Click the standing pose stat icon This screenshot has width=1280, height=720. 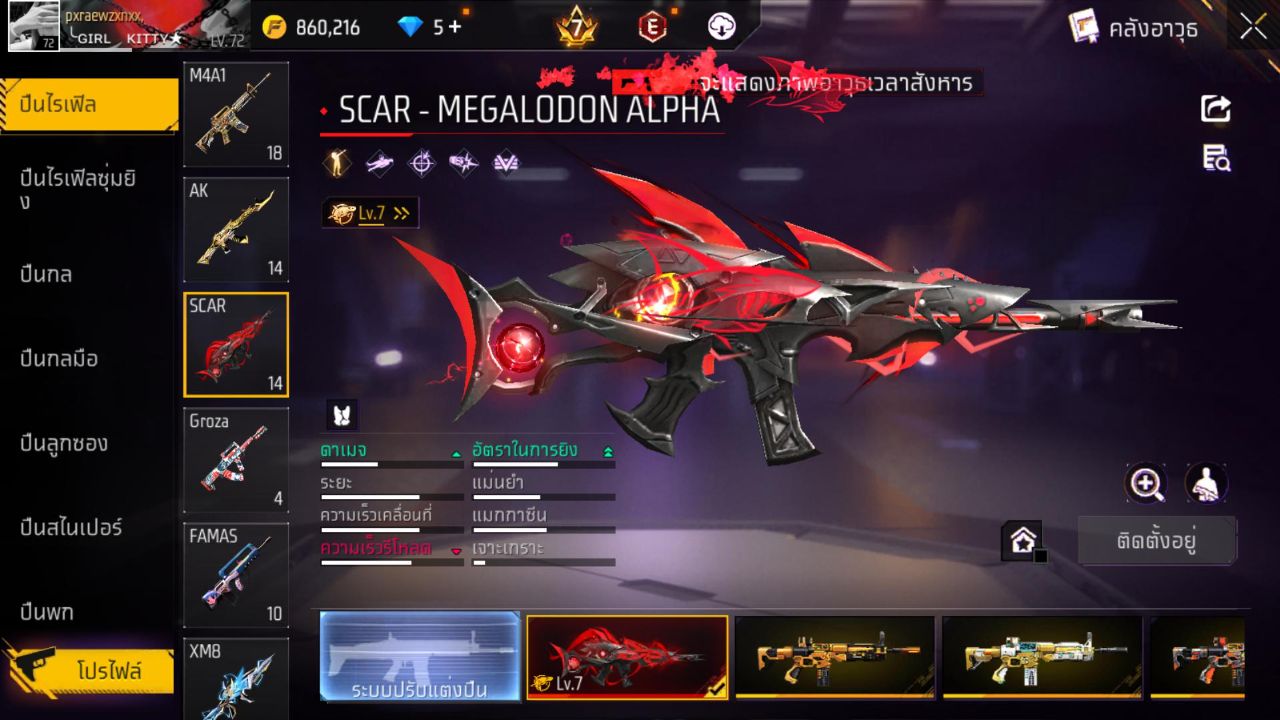pos(335,162)
